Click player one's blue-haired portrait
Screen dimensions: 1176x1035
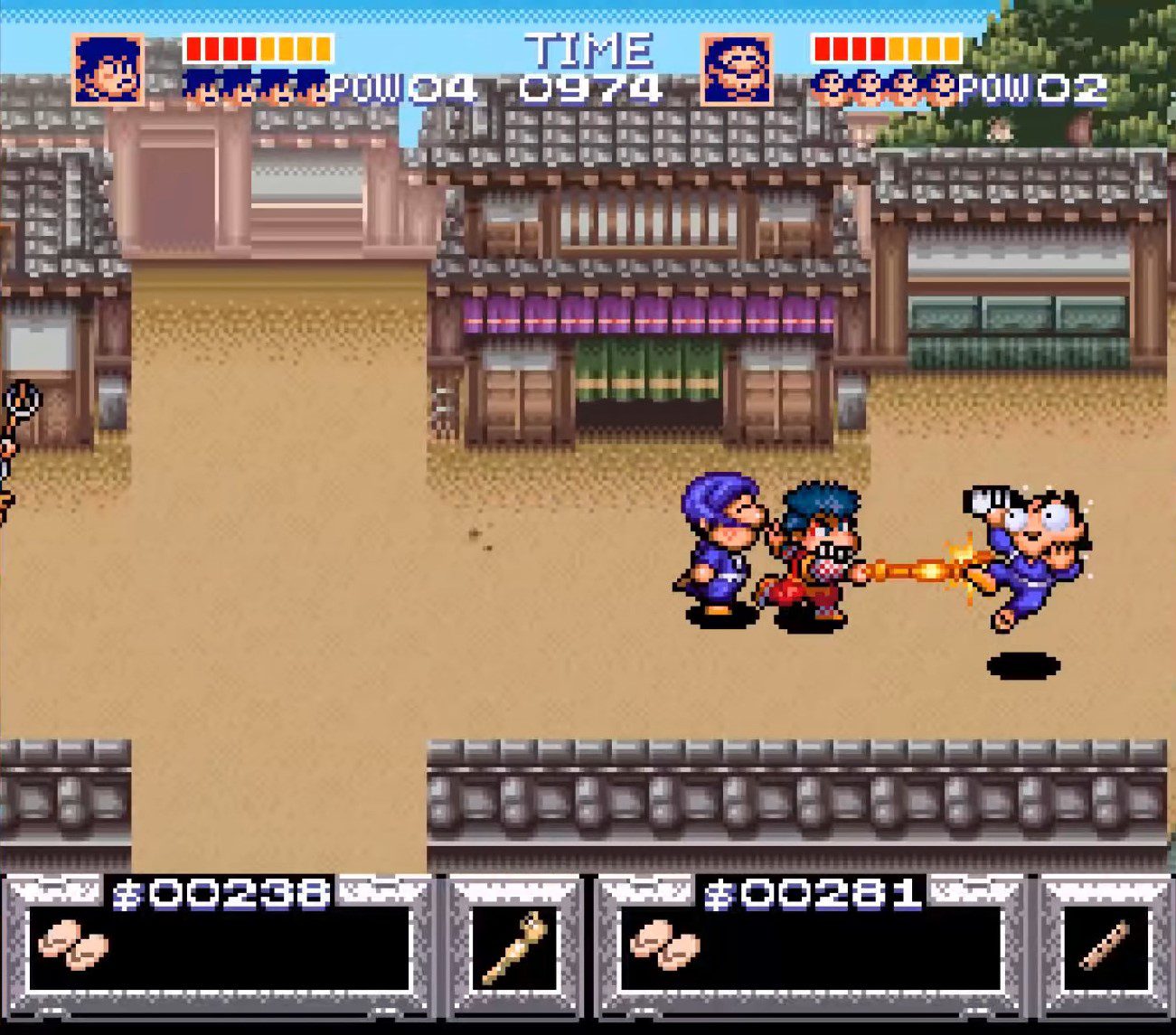108,70
